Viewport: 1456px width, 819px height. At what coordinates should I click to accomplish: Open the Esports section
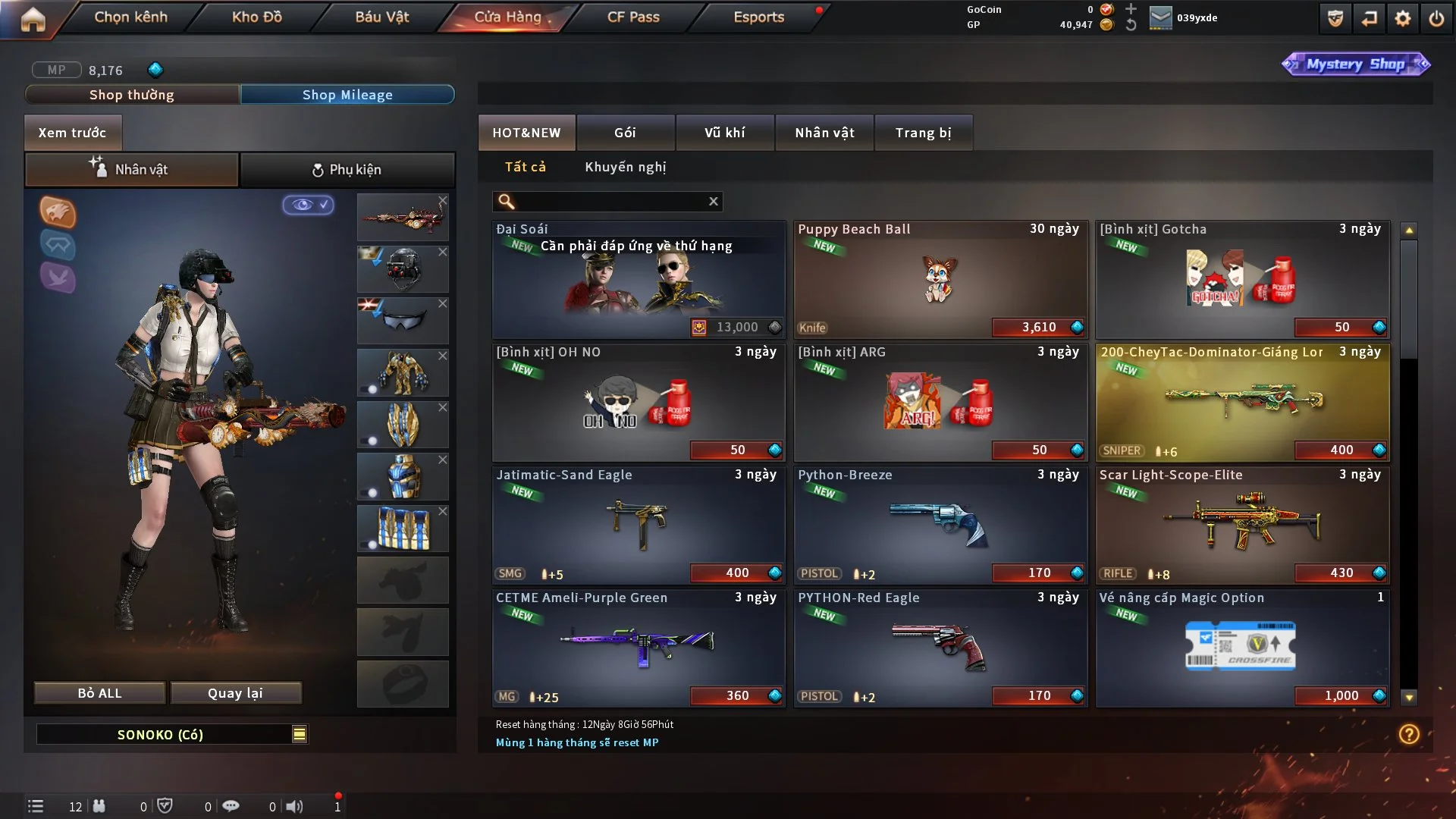pyautogui.click(x=758, y=17)
